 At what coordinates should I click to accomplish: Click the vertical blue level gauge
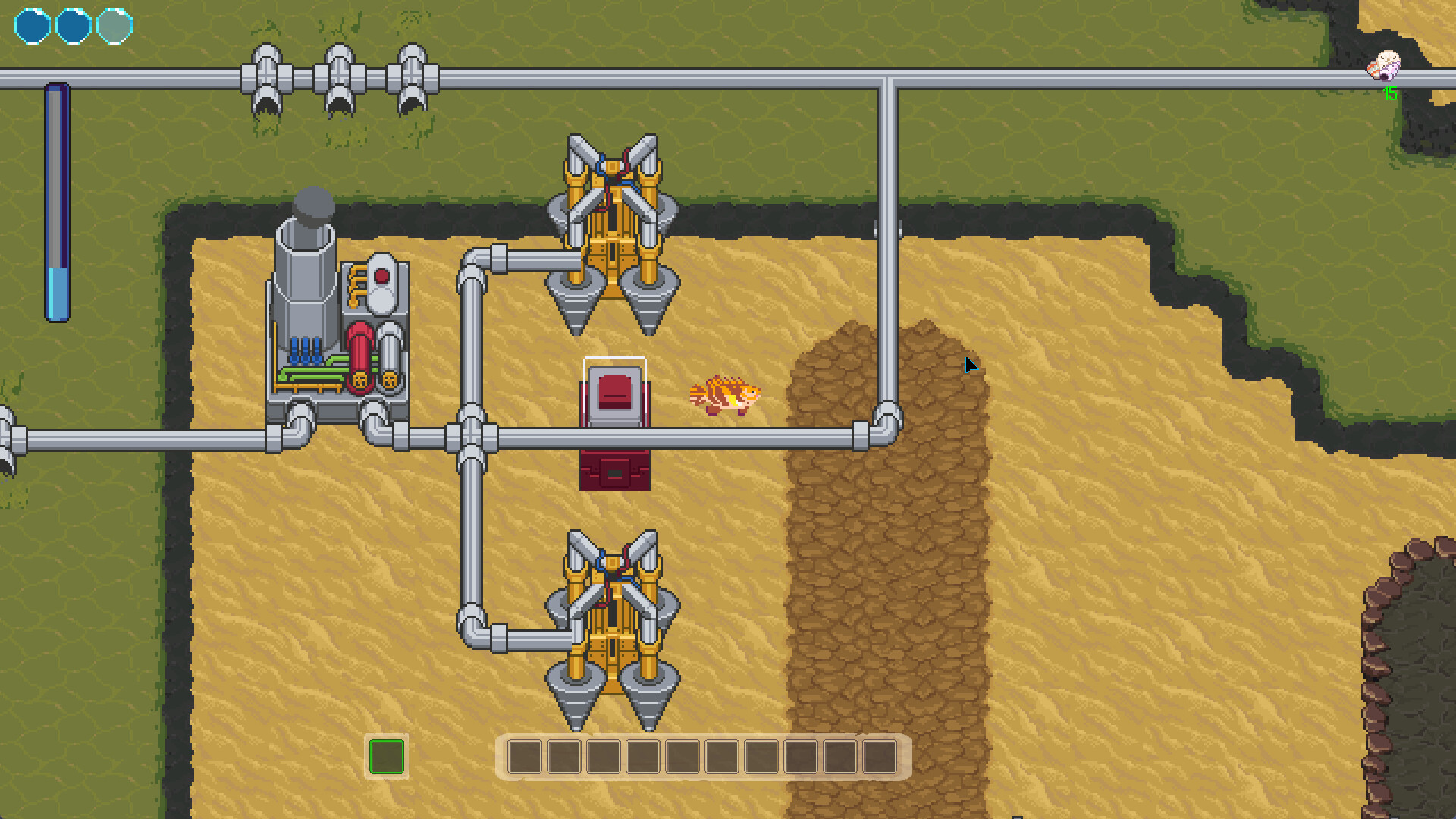tap(57, 201)
